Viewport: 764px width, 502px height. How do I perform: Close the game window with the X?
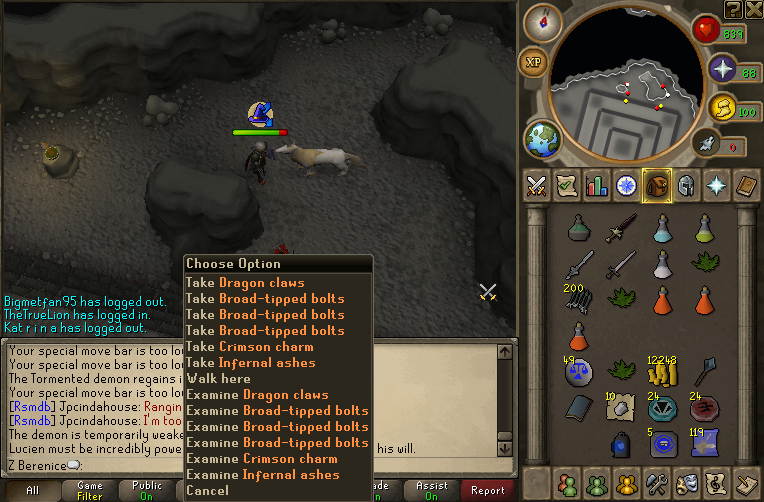754,9
